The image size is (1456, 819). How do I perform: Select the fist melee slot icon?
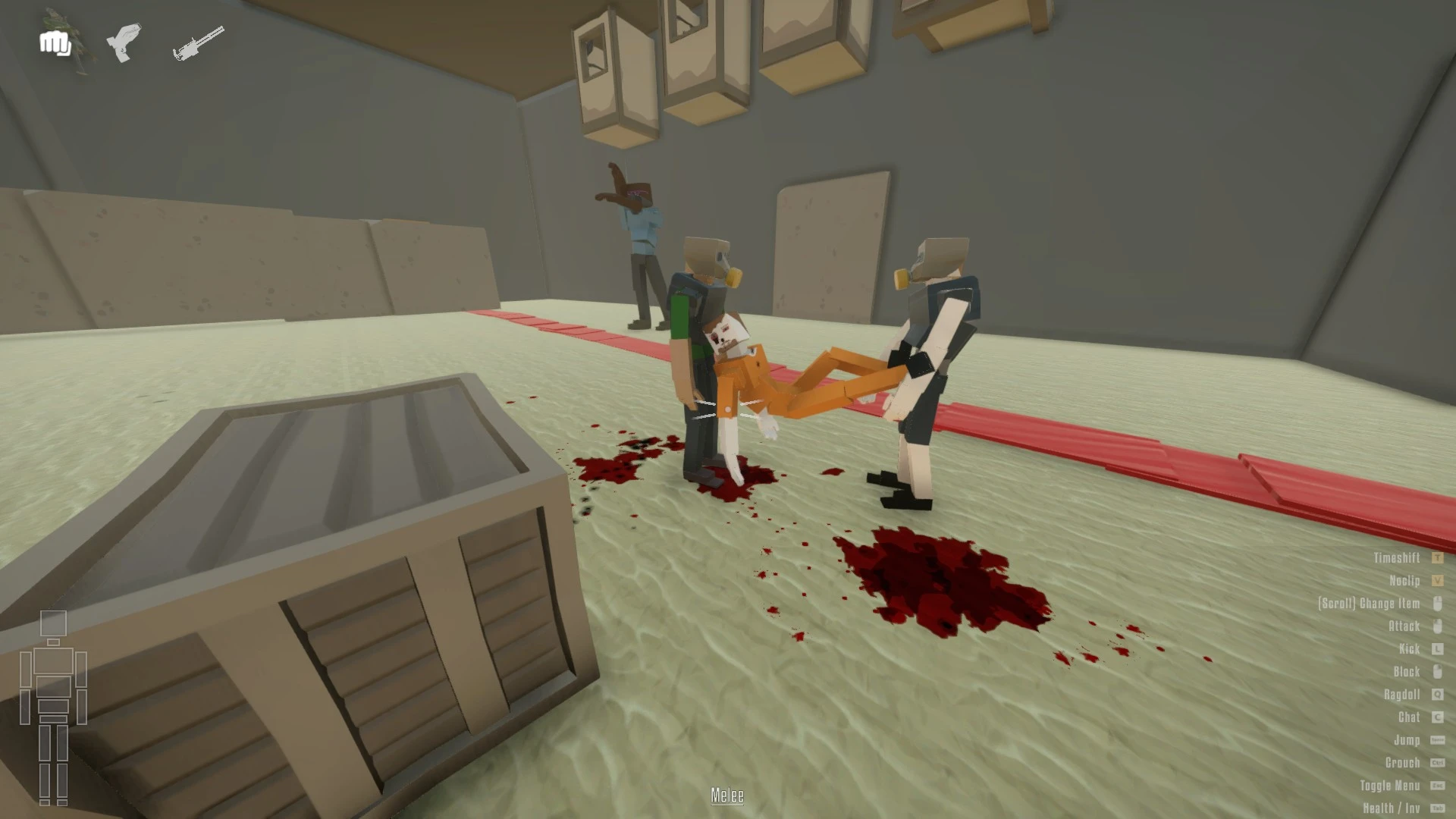(55, 42)
